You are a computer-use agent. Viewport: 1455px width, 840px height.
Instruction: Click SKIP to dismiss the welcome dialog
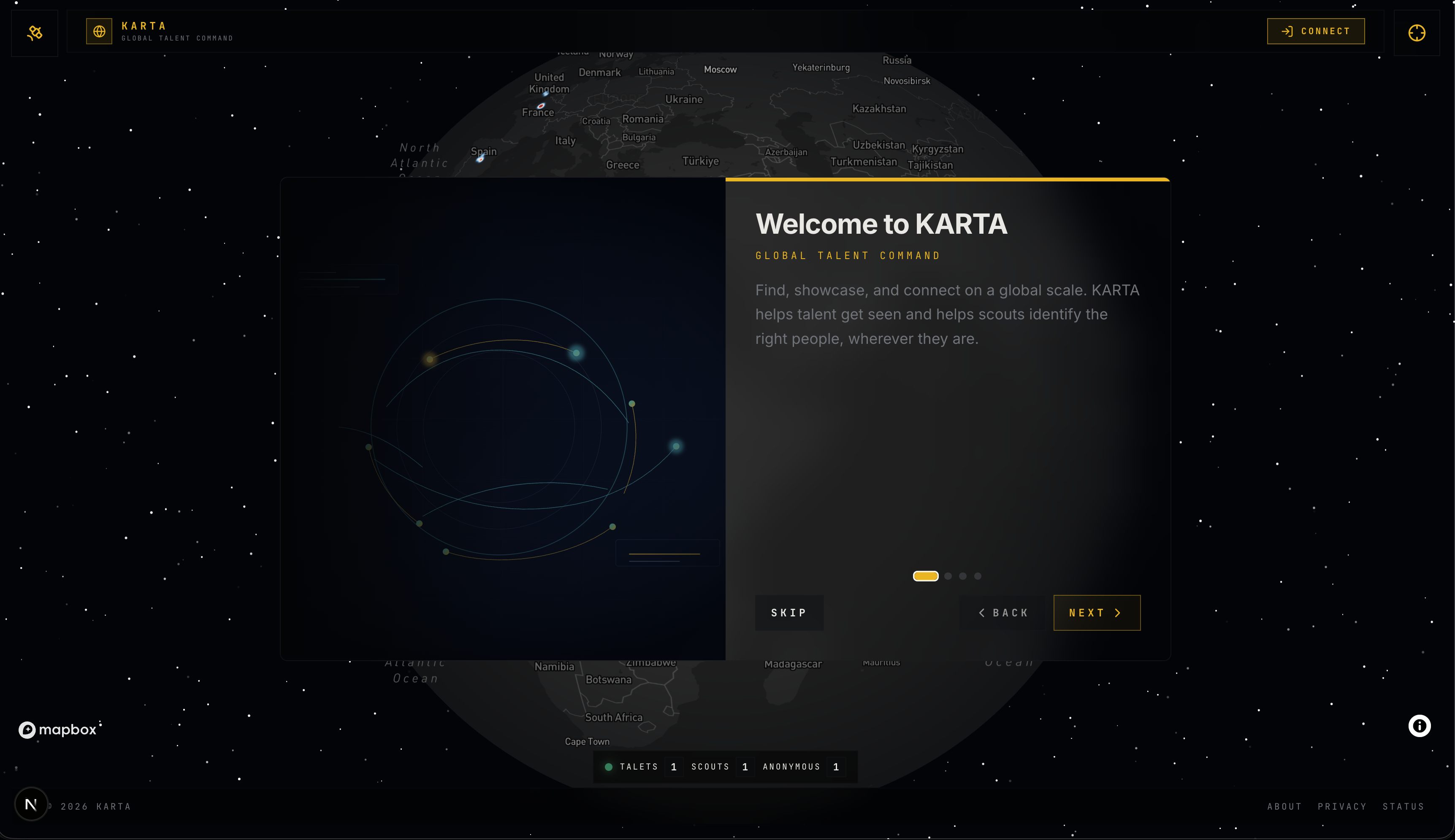[789, 613]
